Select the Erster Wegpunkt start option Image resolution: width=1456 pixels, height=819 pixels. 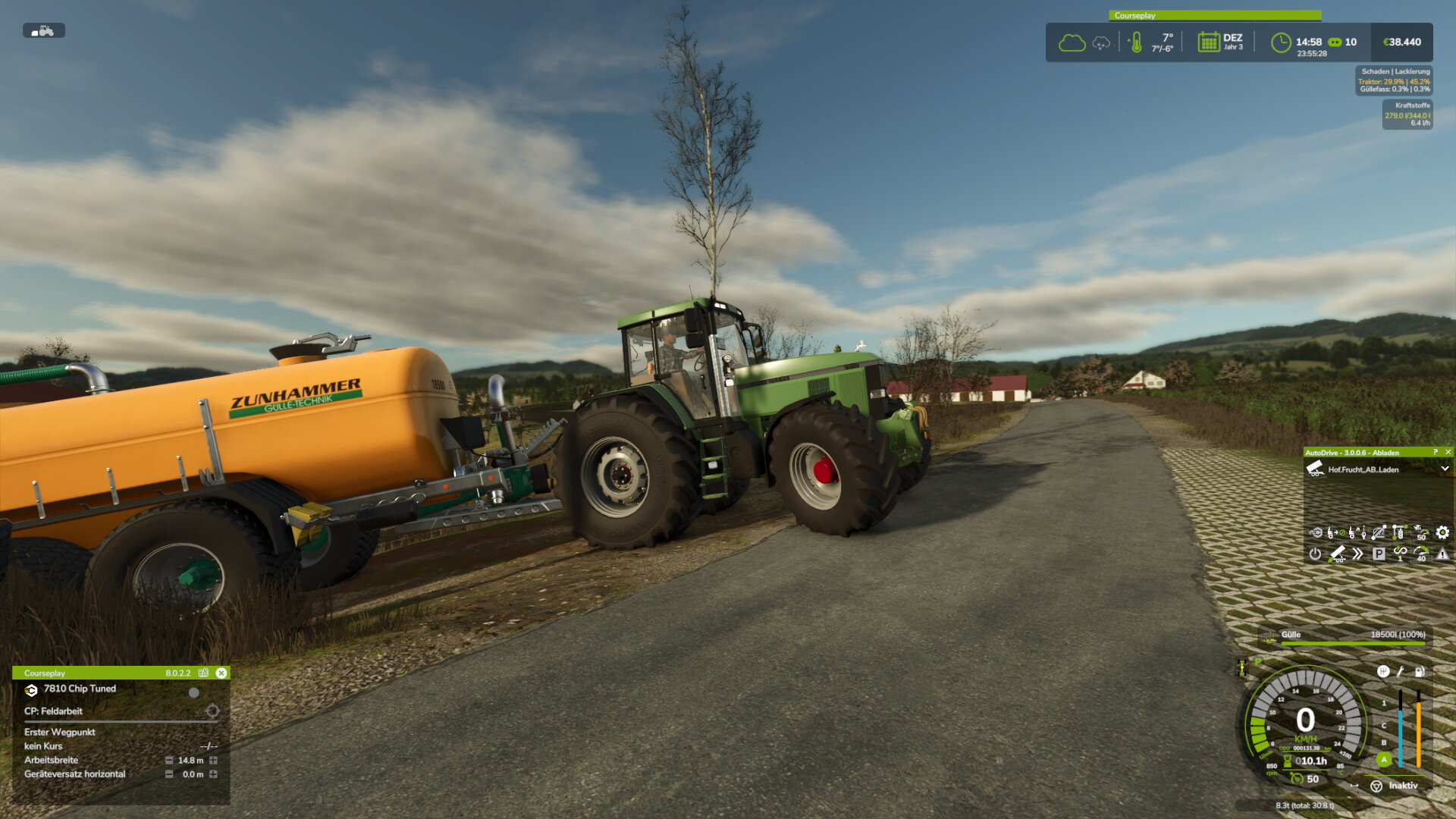point(60,733)
